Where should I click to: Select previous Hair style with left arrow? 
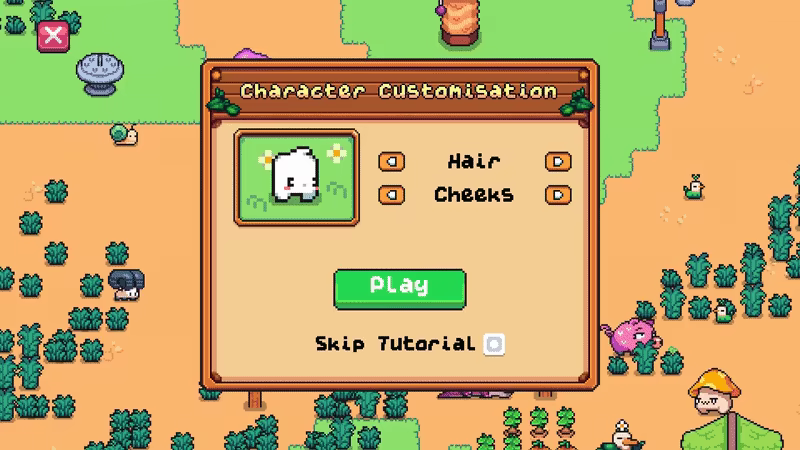click(x=391, y=162)
